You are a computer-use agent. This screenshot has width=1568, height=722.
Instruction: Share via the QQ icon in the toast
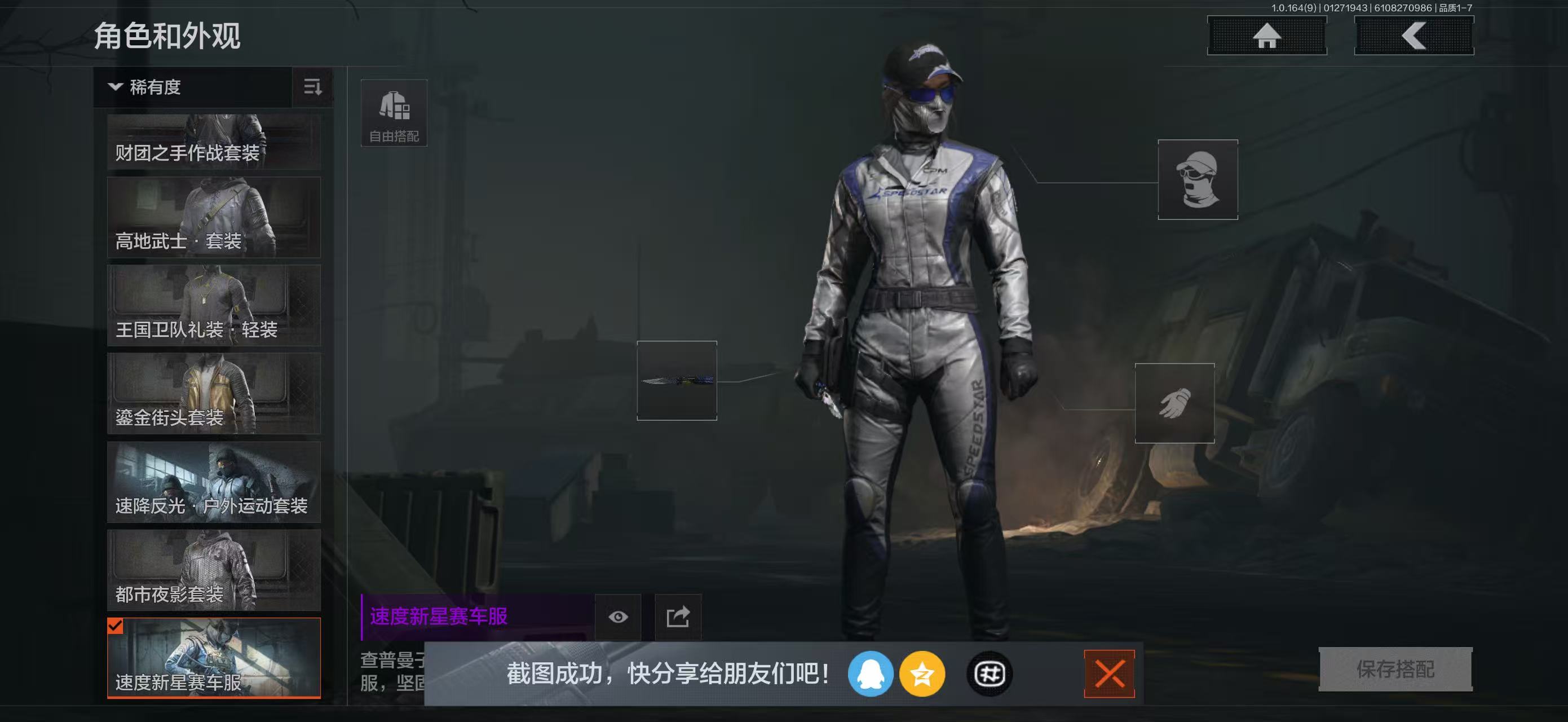click(x=872, y=673)
